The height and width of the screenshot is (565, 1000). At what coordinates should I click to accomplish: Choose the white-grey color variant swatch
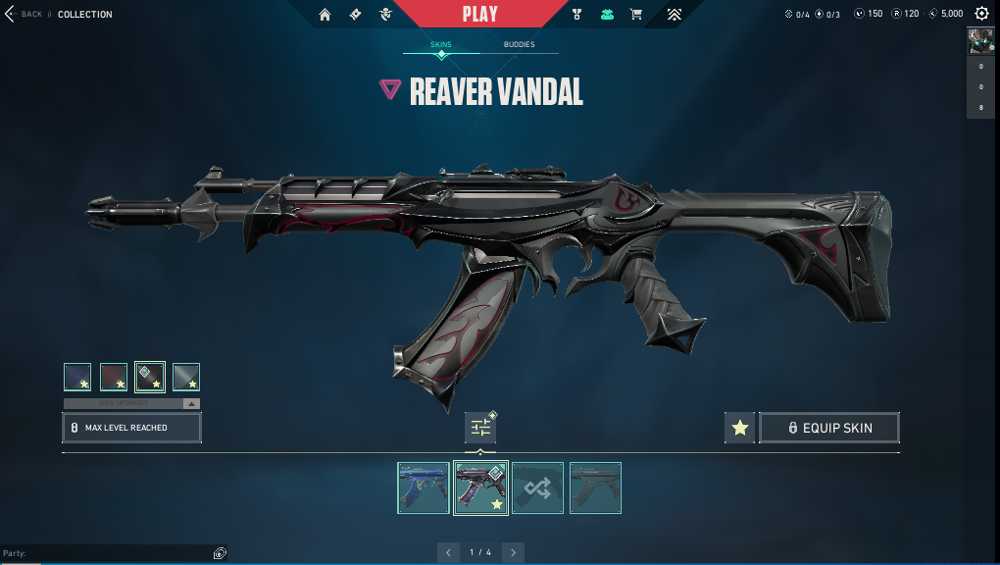[x=186, y=377]
